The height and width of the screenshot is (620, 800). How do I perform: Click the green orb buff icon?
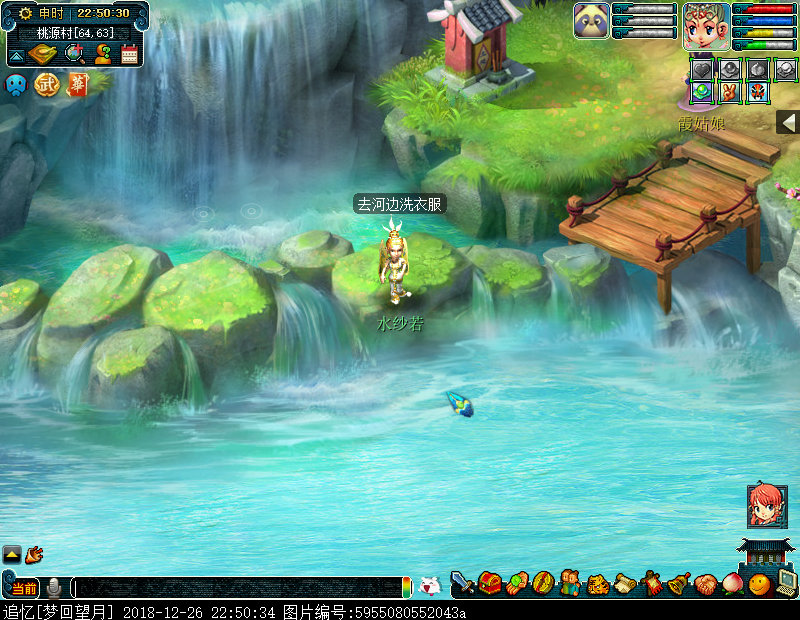tap(701, 92)
